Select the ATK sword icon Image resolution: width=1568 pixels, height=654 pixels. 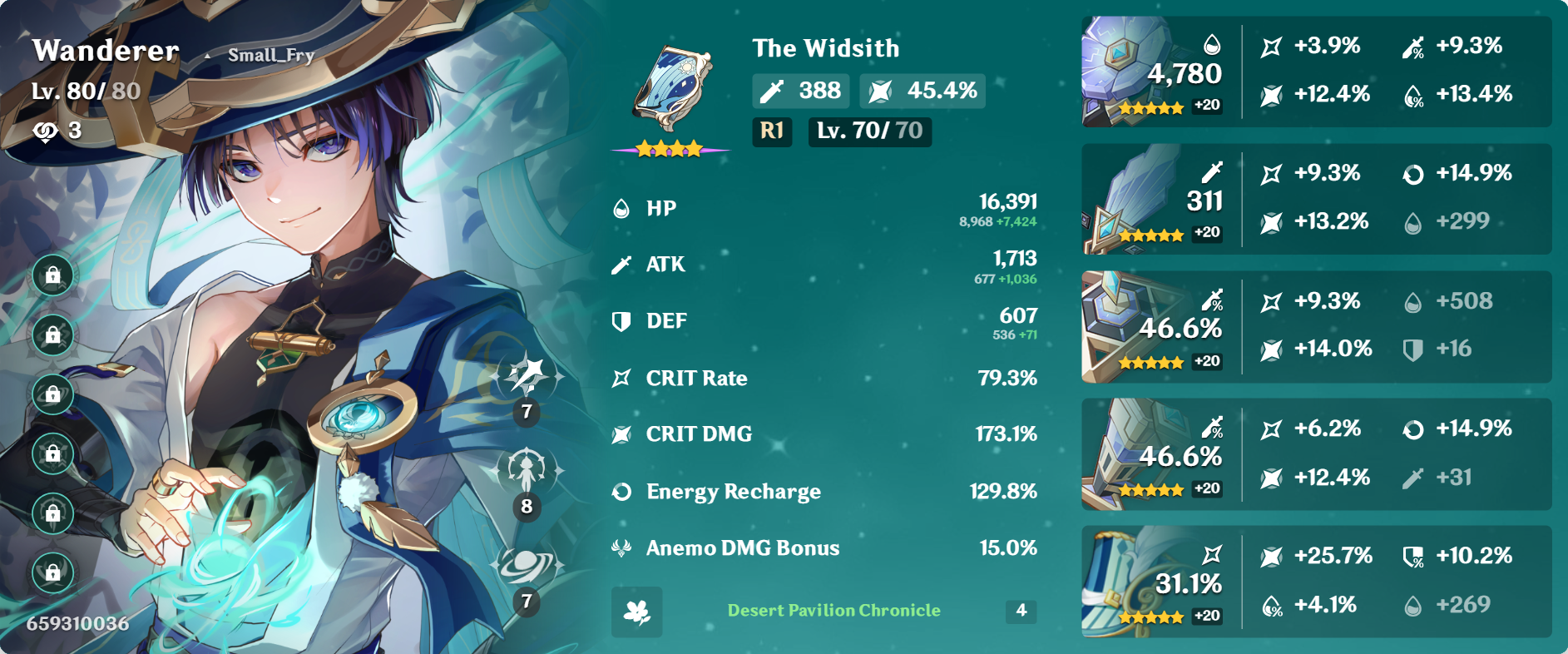620,263
